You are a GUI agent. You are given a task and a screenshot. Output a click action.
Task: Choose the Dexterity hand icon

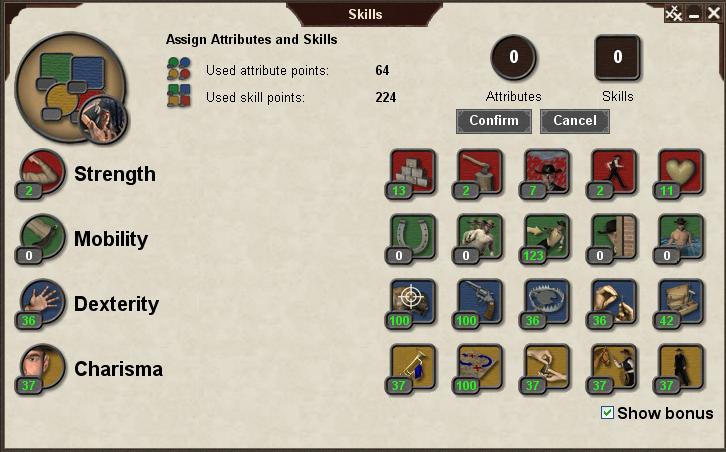pyautogui.click(x=42, y=302)
